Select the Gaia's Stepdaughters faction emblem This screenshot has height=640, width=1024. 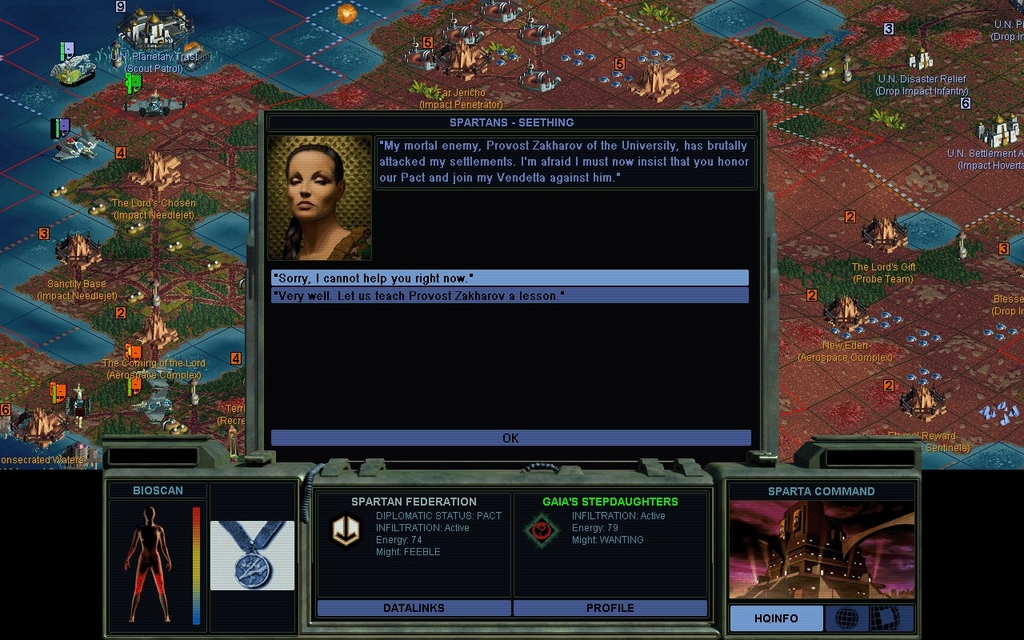pos(542,531)
